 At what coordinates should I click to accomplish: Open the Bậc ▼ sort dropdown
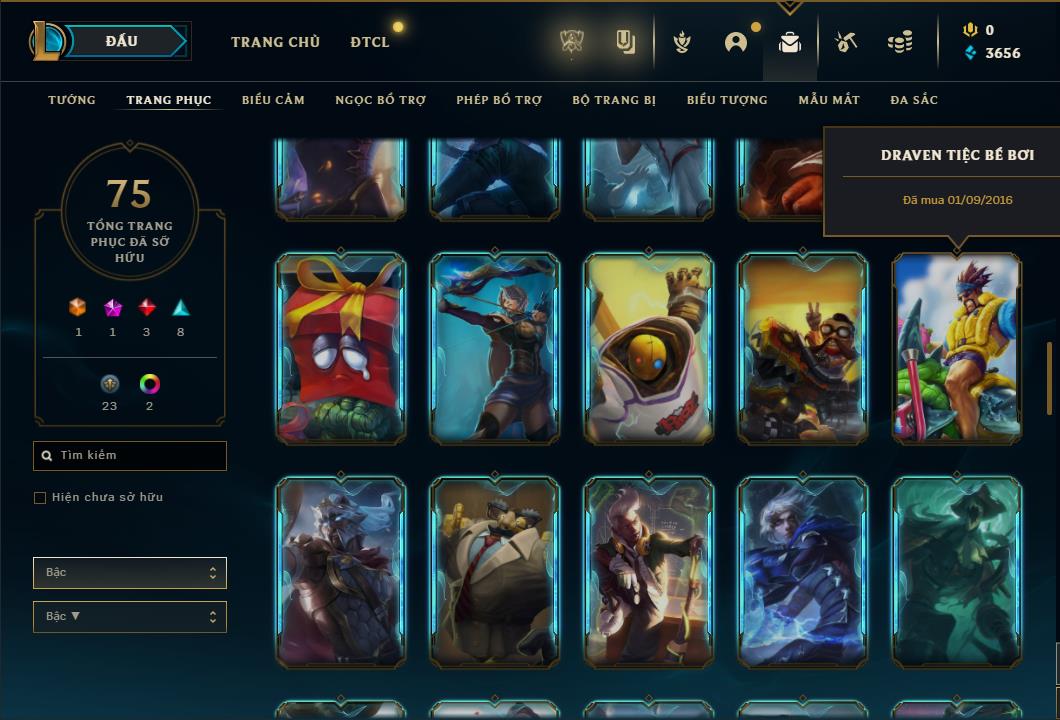point(130,617)
